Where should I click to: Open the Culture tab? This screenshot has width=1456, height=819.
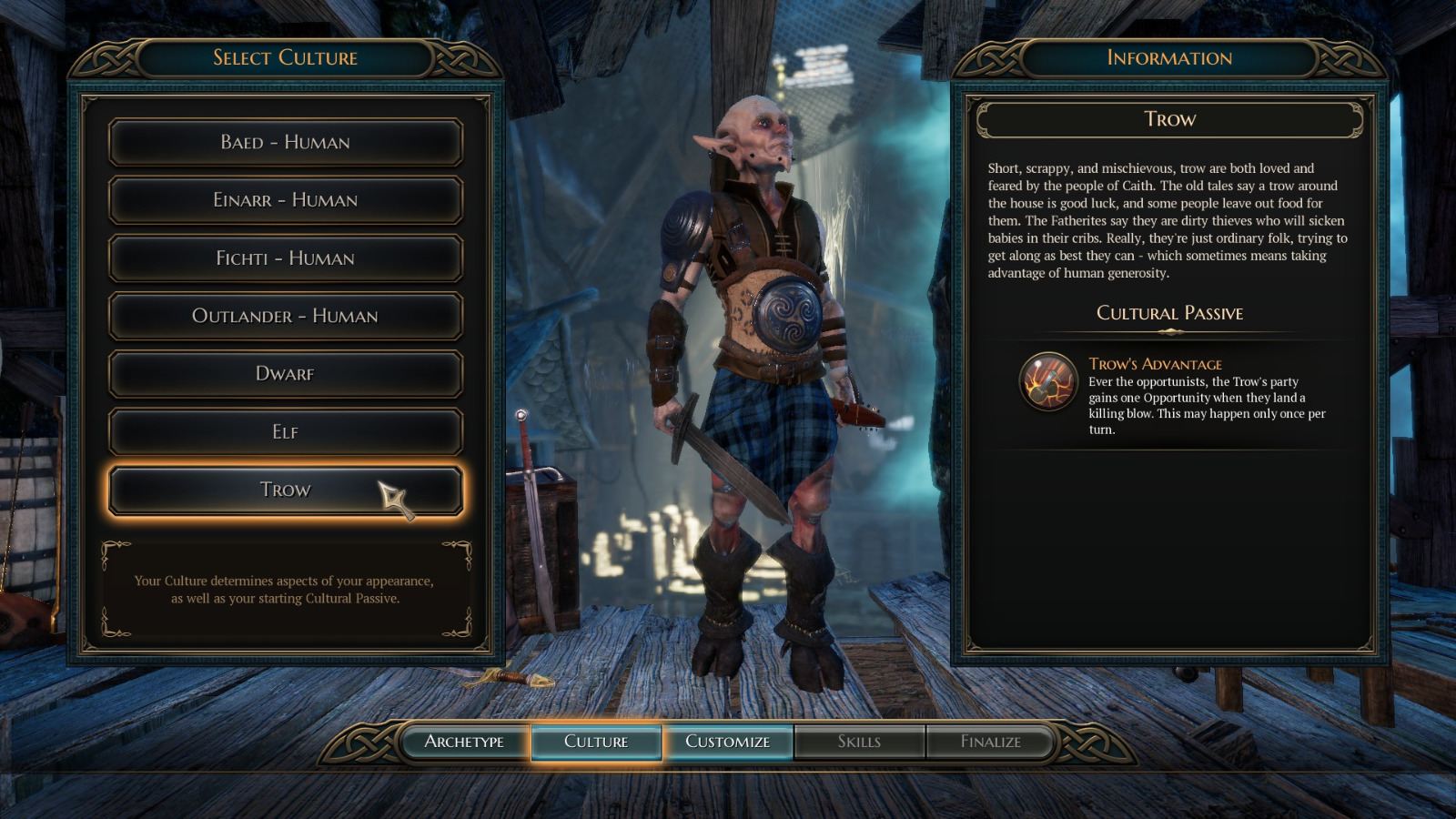click(x=596, y=742)
